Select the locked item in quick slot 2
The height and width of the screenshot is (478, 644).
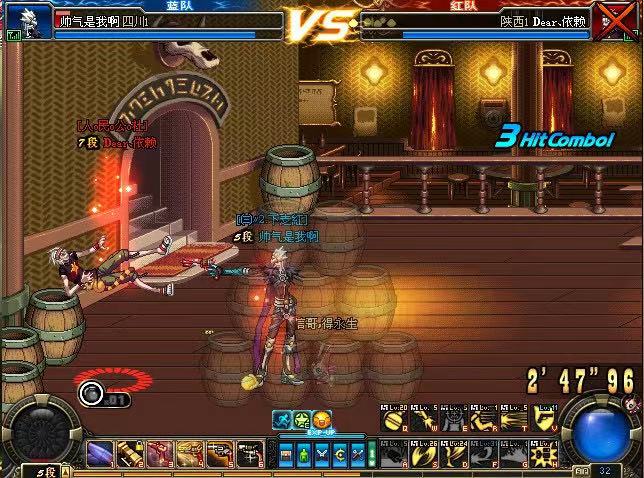pyautogui.click(x=130, y=454)
